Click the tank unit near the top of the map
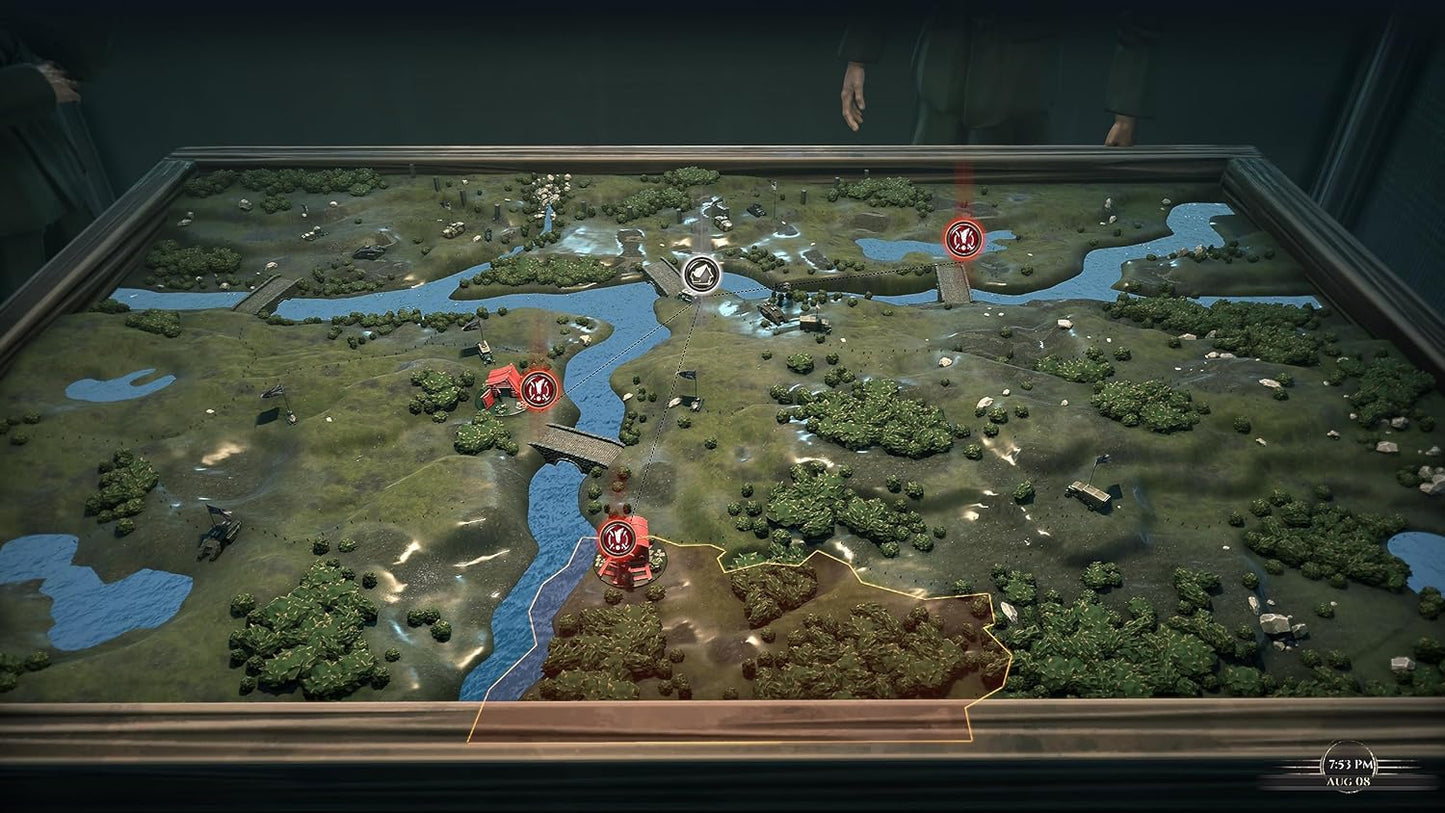The height and width of the screenshot is (813, 1445). 756,211
